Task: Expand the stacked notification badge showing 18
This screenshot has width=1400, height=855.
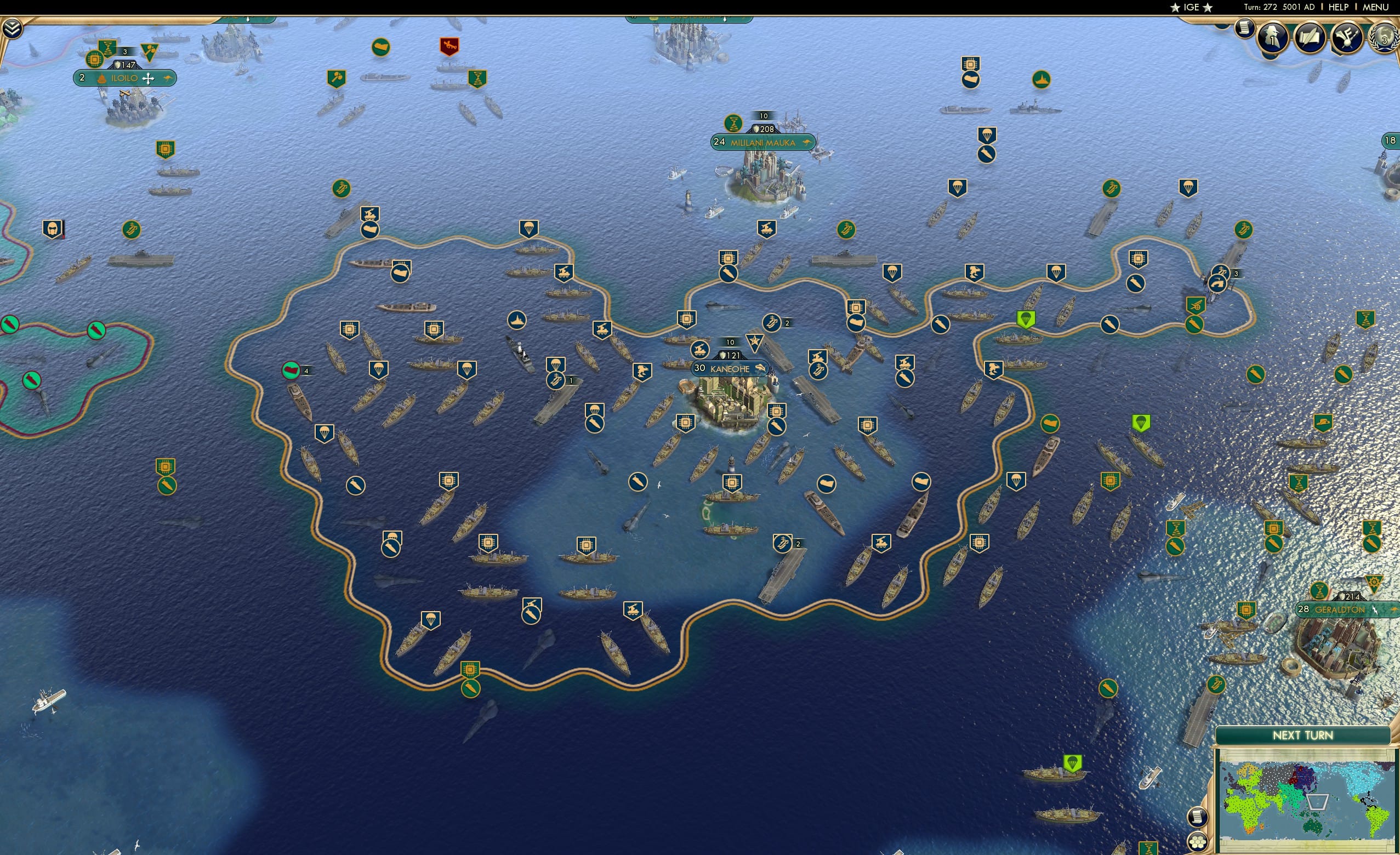Action: [x=1391, y=140]
